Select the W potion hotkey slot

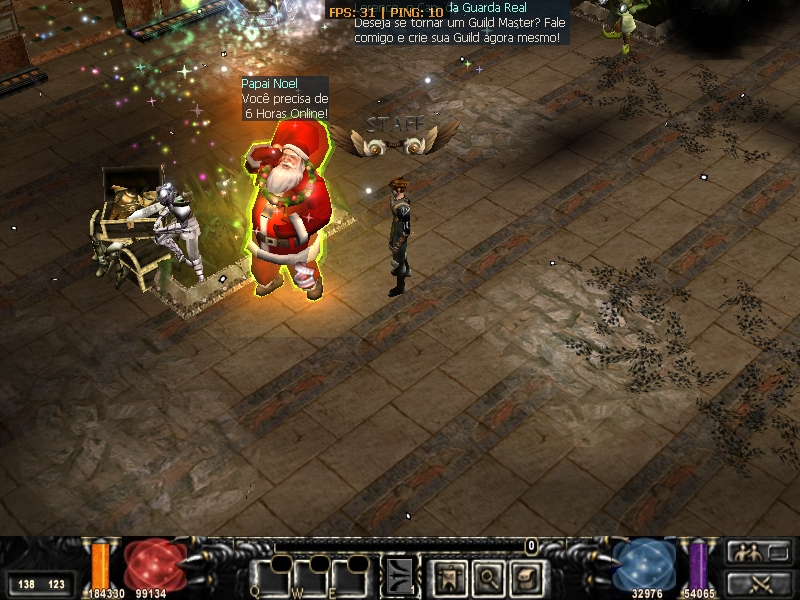311,576
